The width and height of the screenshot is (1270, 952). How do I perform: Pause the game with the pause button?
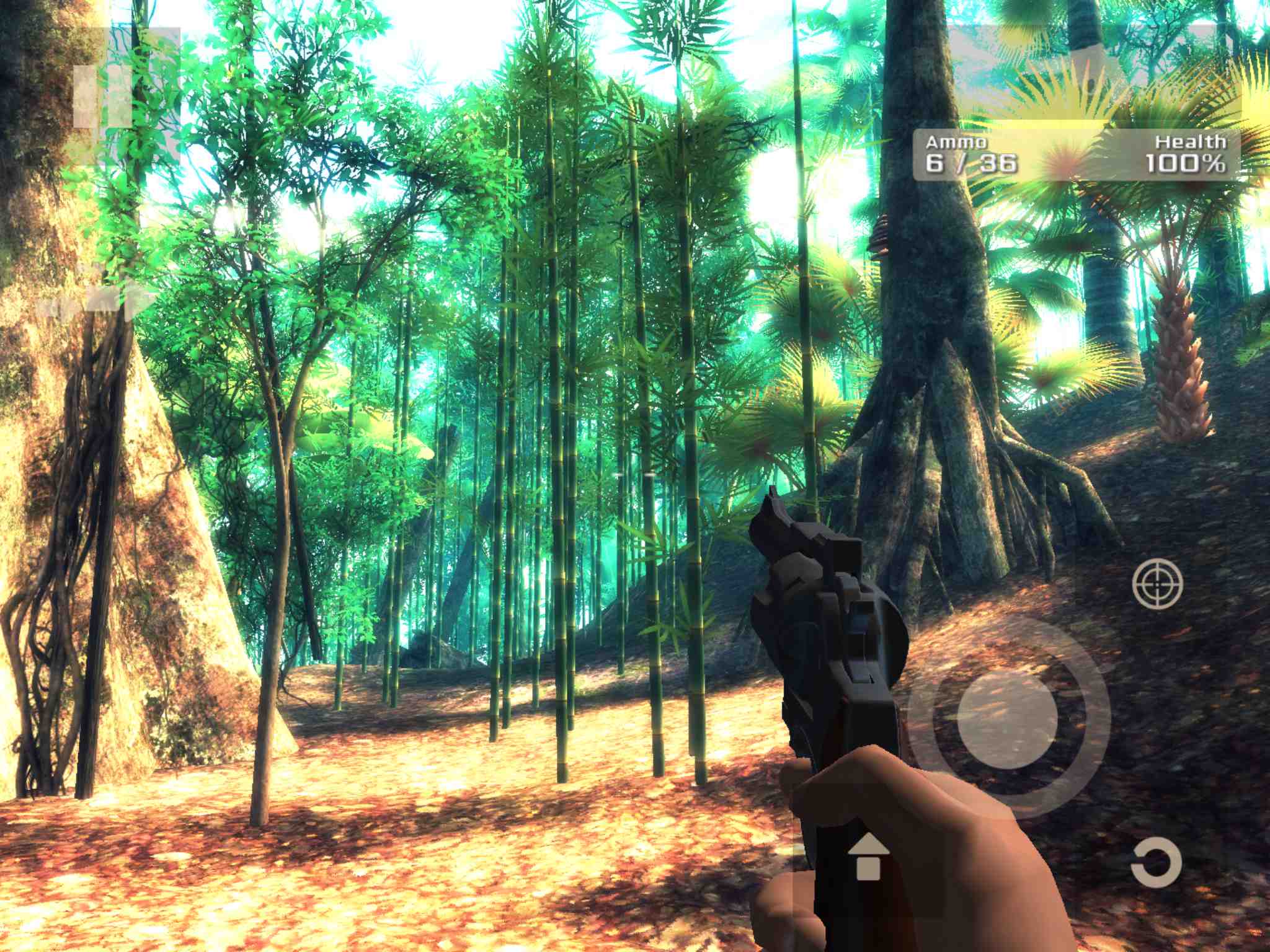click(x=103, y=97)
